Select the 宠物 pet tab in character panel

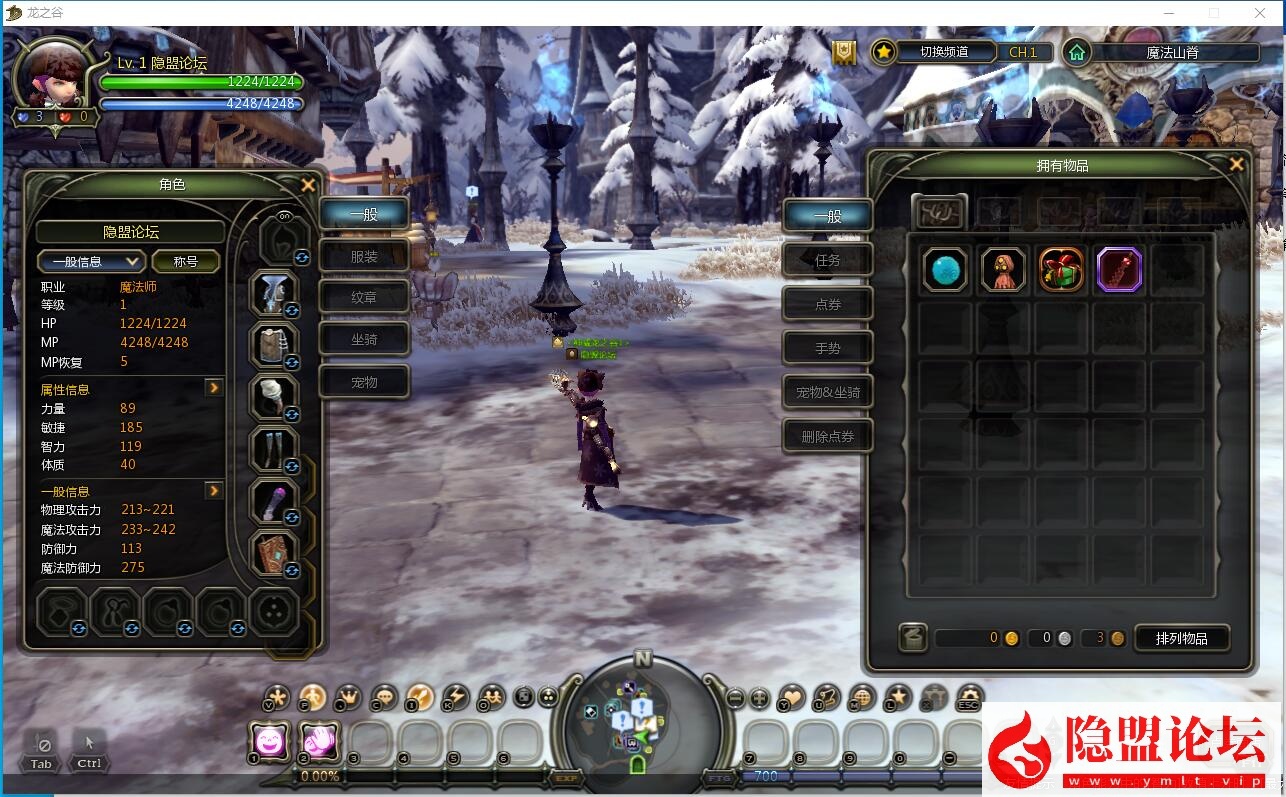(x=364, y=382)
